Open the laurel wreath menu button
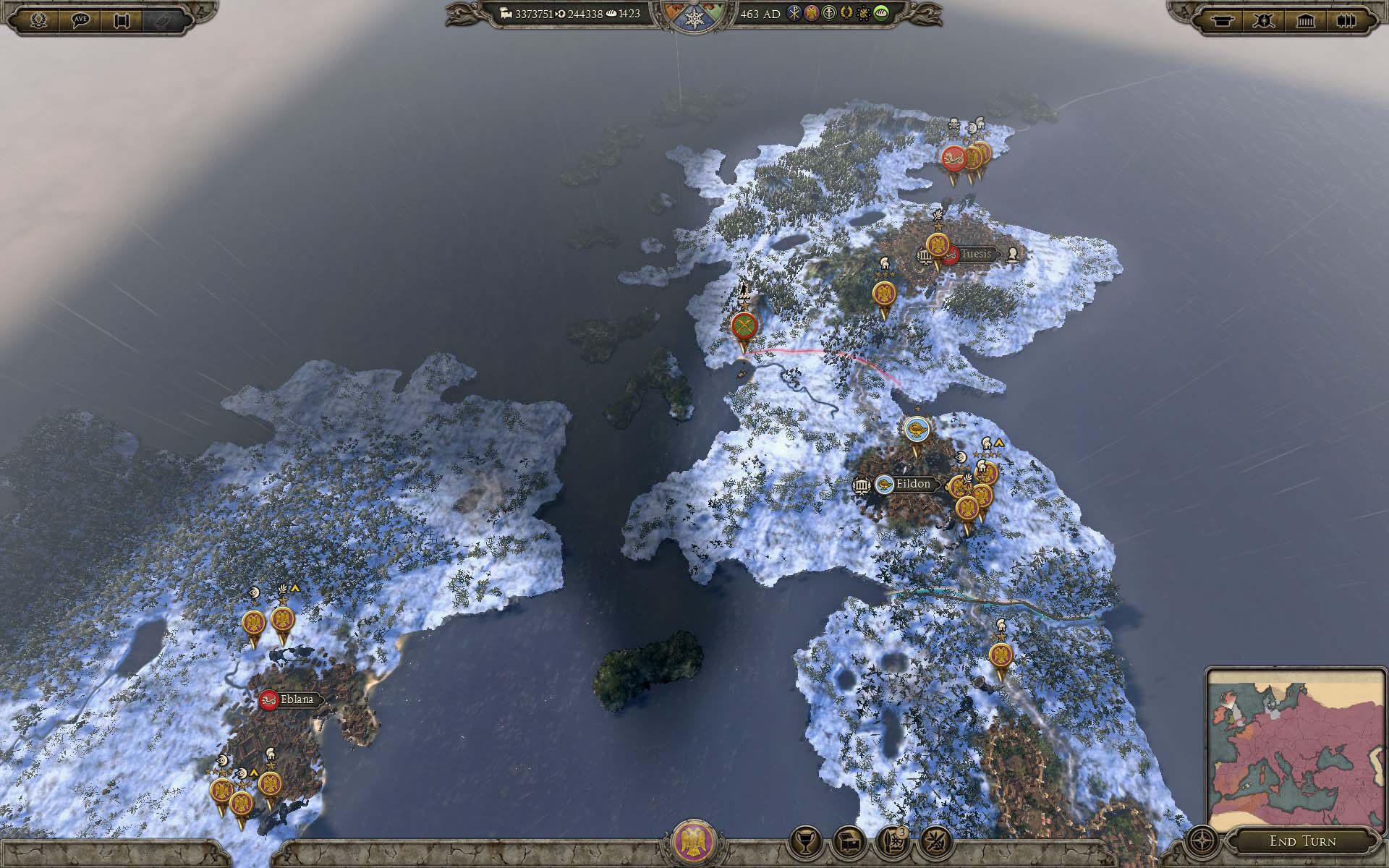The height and width of the screenshot is (868, 1389). (36, 20)
